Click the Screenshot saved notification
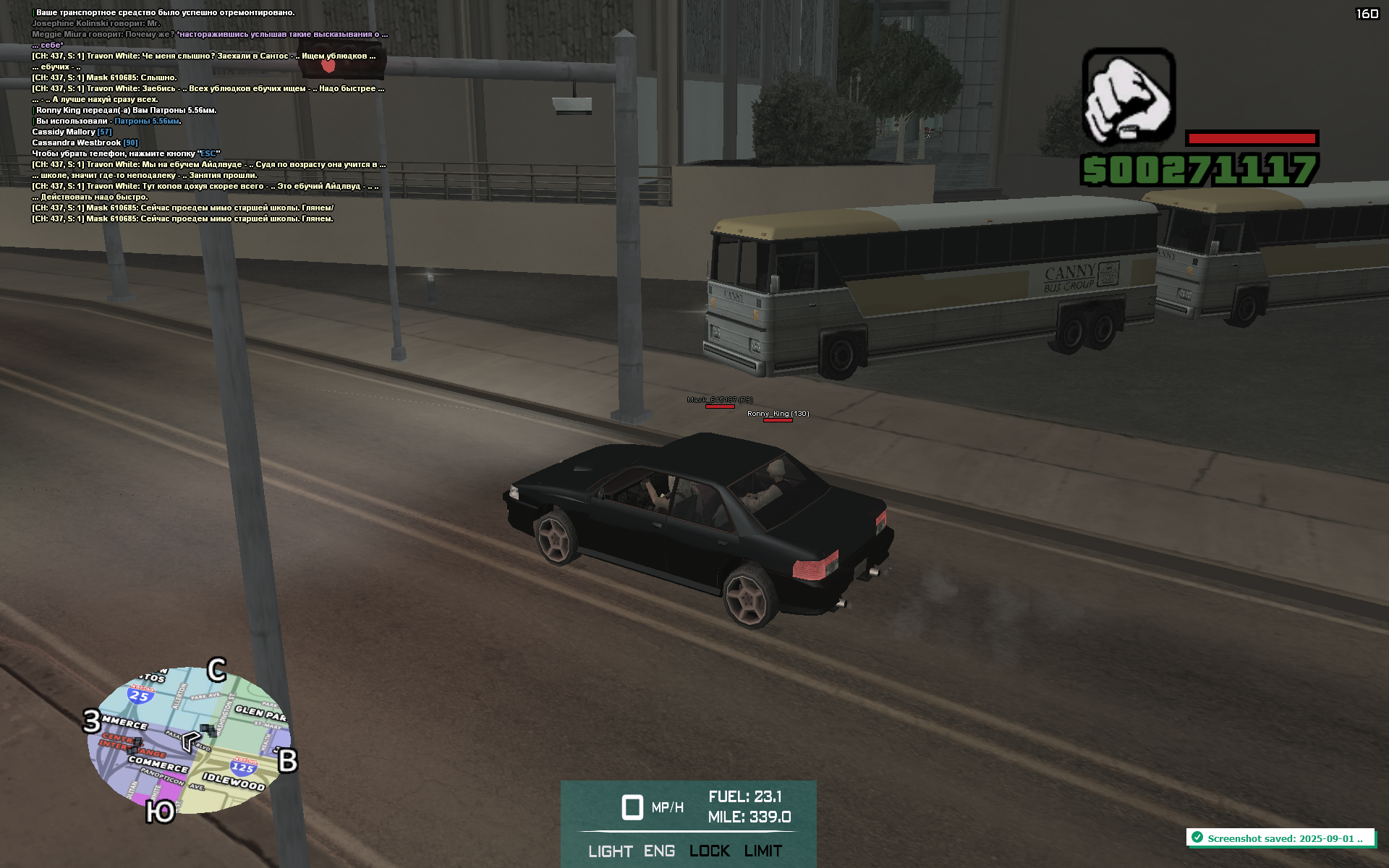Image resolution: width=1389 pixels, height=868 pixels. (x=1280, y=838)
